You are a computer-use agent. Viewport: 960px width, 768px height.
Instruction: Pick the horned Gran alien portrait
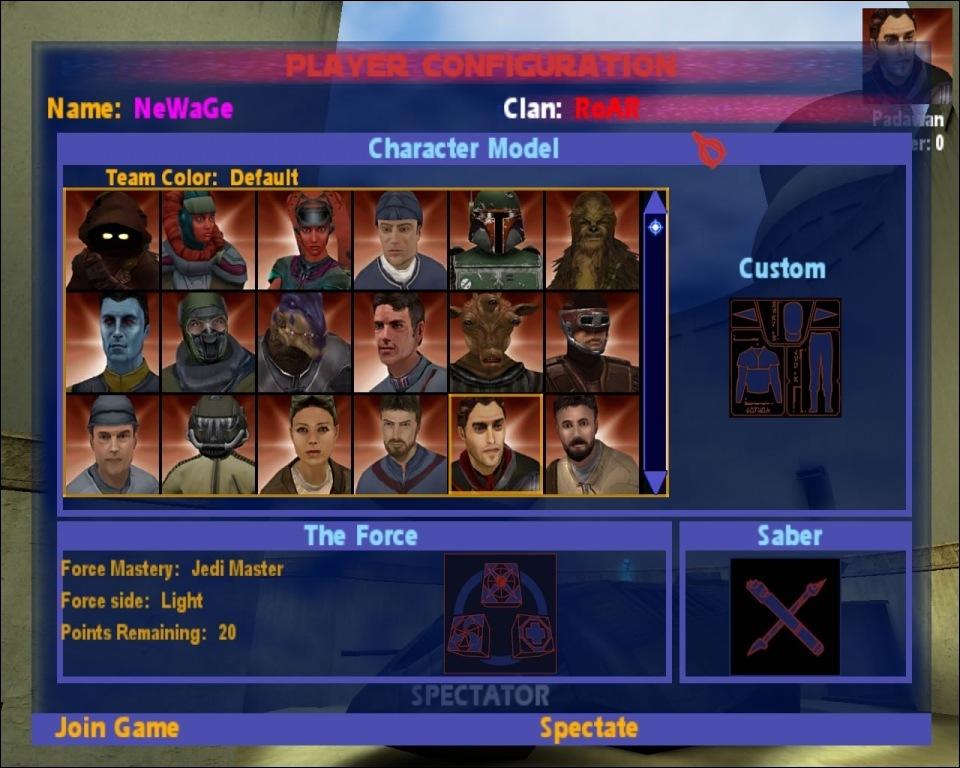[496, 342]
